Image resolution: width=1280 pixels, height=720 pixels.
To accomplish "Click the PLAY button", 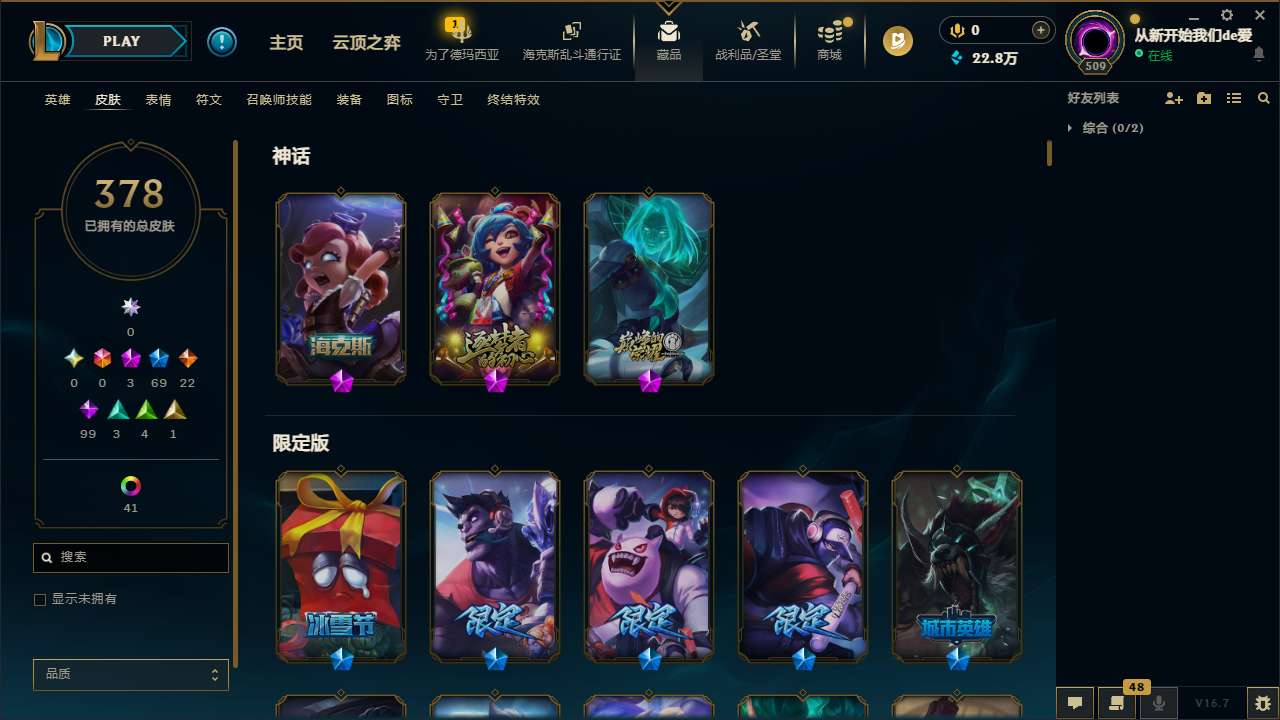I will click(121, 41).
